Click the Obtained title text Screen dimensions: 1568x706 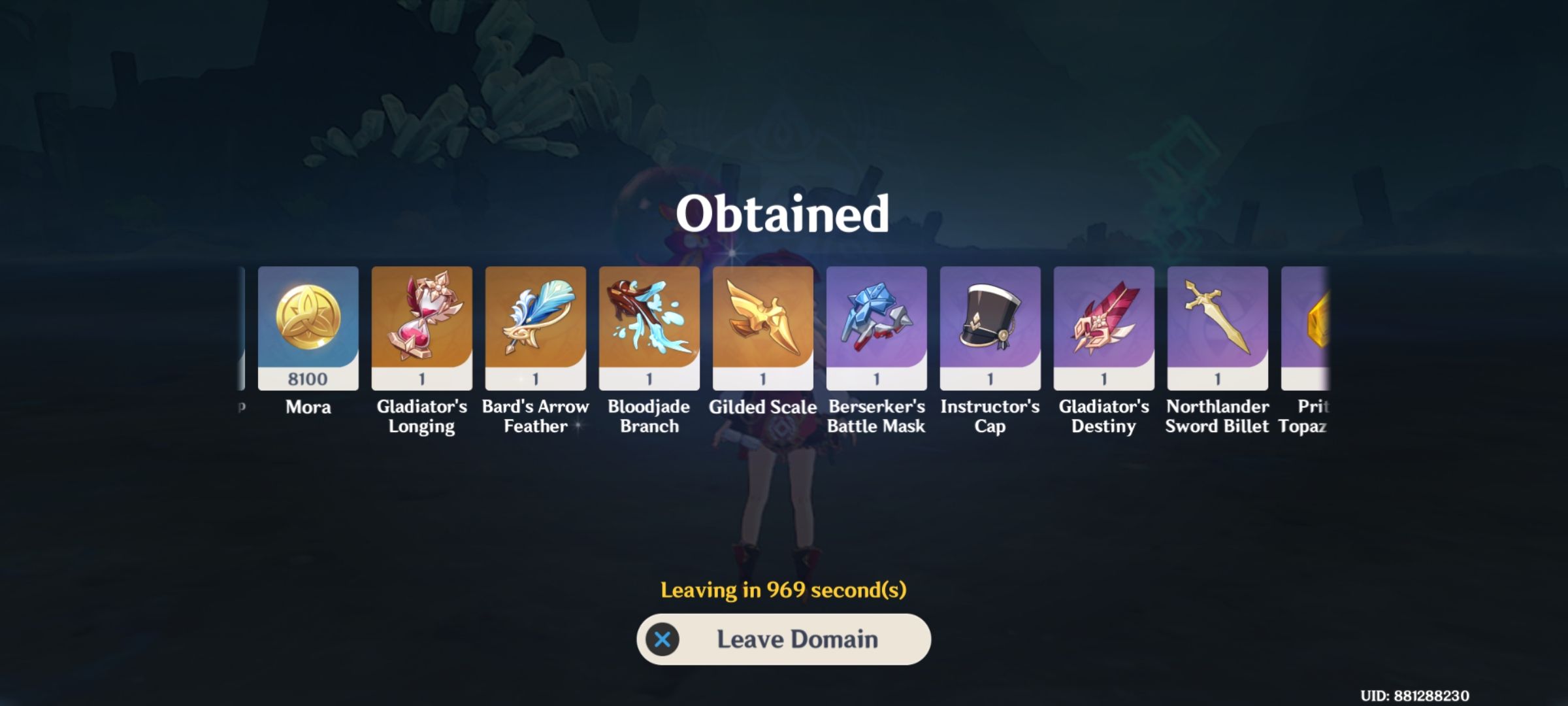[x=784, y=214]
